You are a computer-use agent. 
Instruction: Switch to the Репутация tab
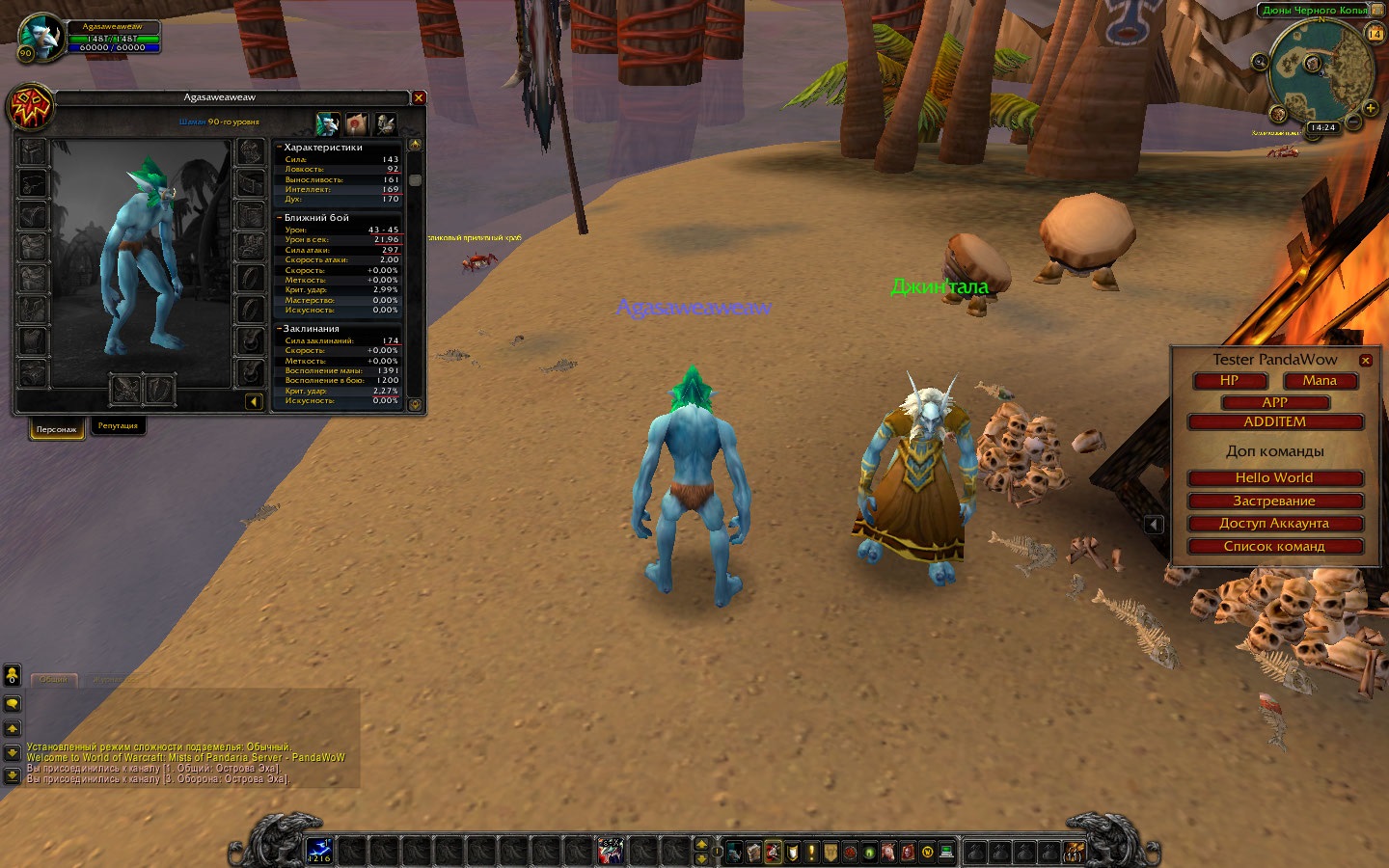[118, 426]
